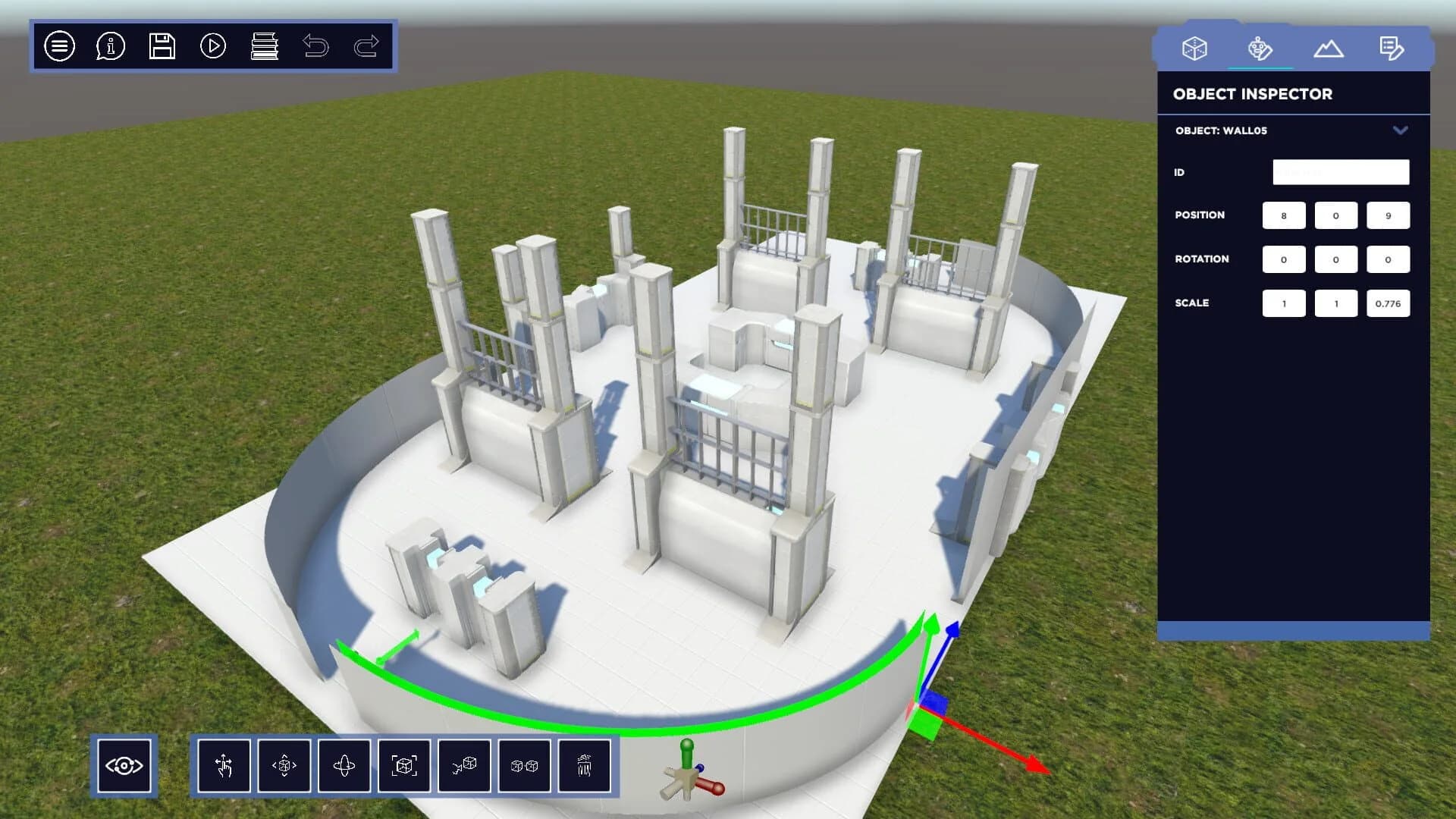Image resolution: width=1456 pixels, height=819 pixels.
Task: Select the Move tool in the bottom toolbar
Action: (x=224, y=766)
